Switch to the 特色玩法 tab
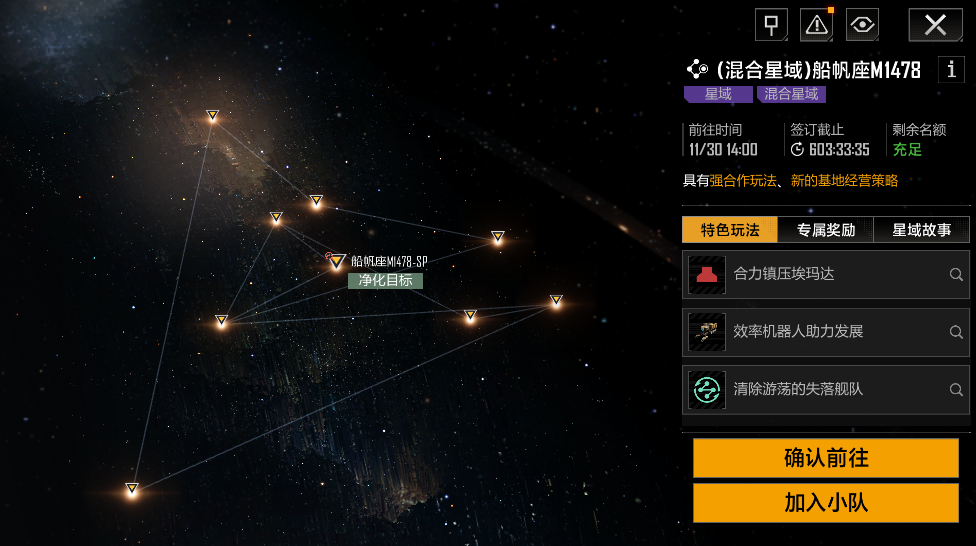 [x=730, y=230]
